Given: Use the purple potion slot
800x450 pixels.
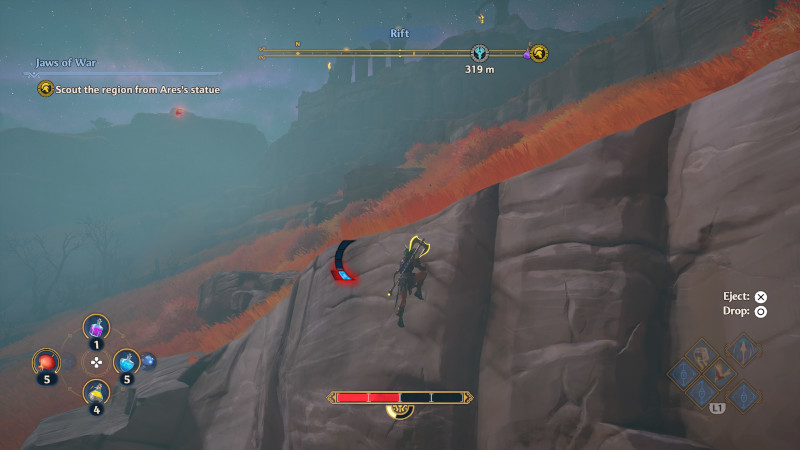Looking at the screenshot, I should 96,328.
